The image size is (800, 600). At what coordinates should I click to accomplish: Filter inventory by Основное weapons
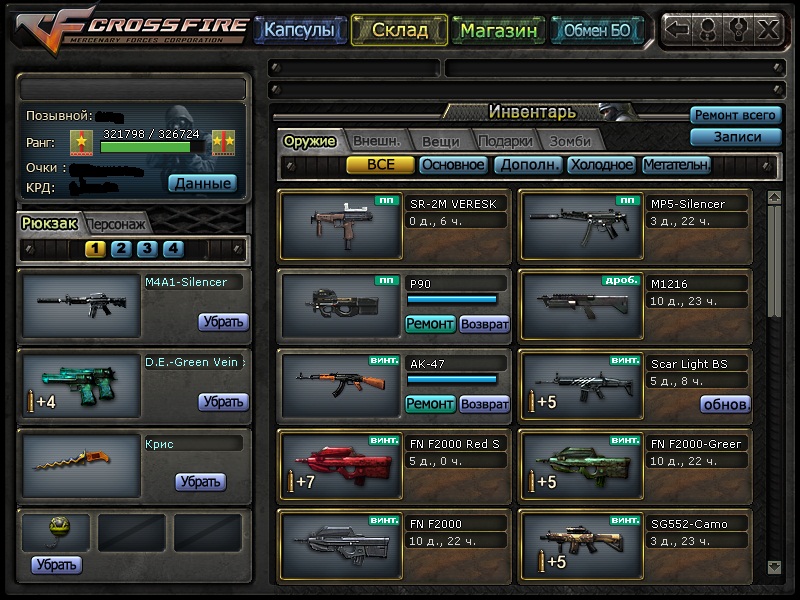coord(453,165)
